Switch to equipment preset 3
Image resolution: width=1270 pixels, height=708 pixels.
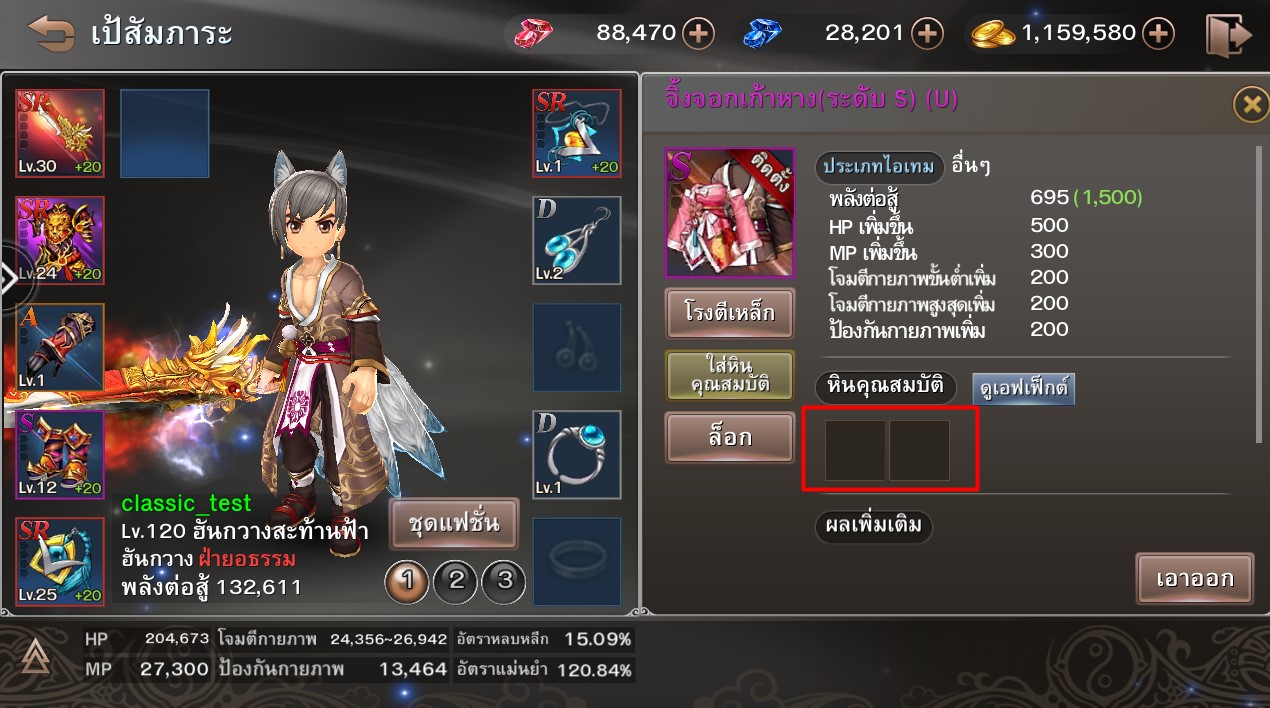coord(504,580)
